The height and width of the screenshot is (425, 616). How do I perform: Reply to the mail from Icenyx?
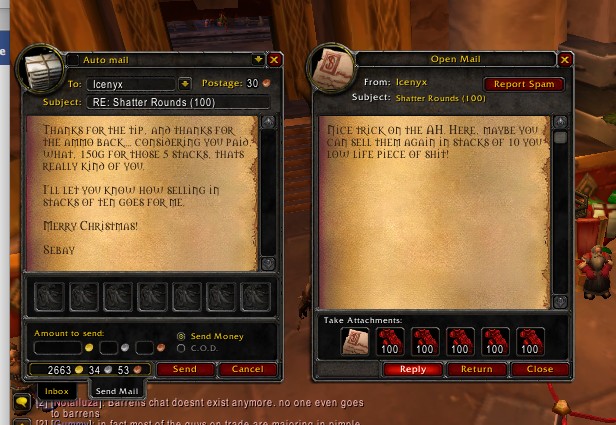pos(413,369)
